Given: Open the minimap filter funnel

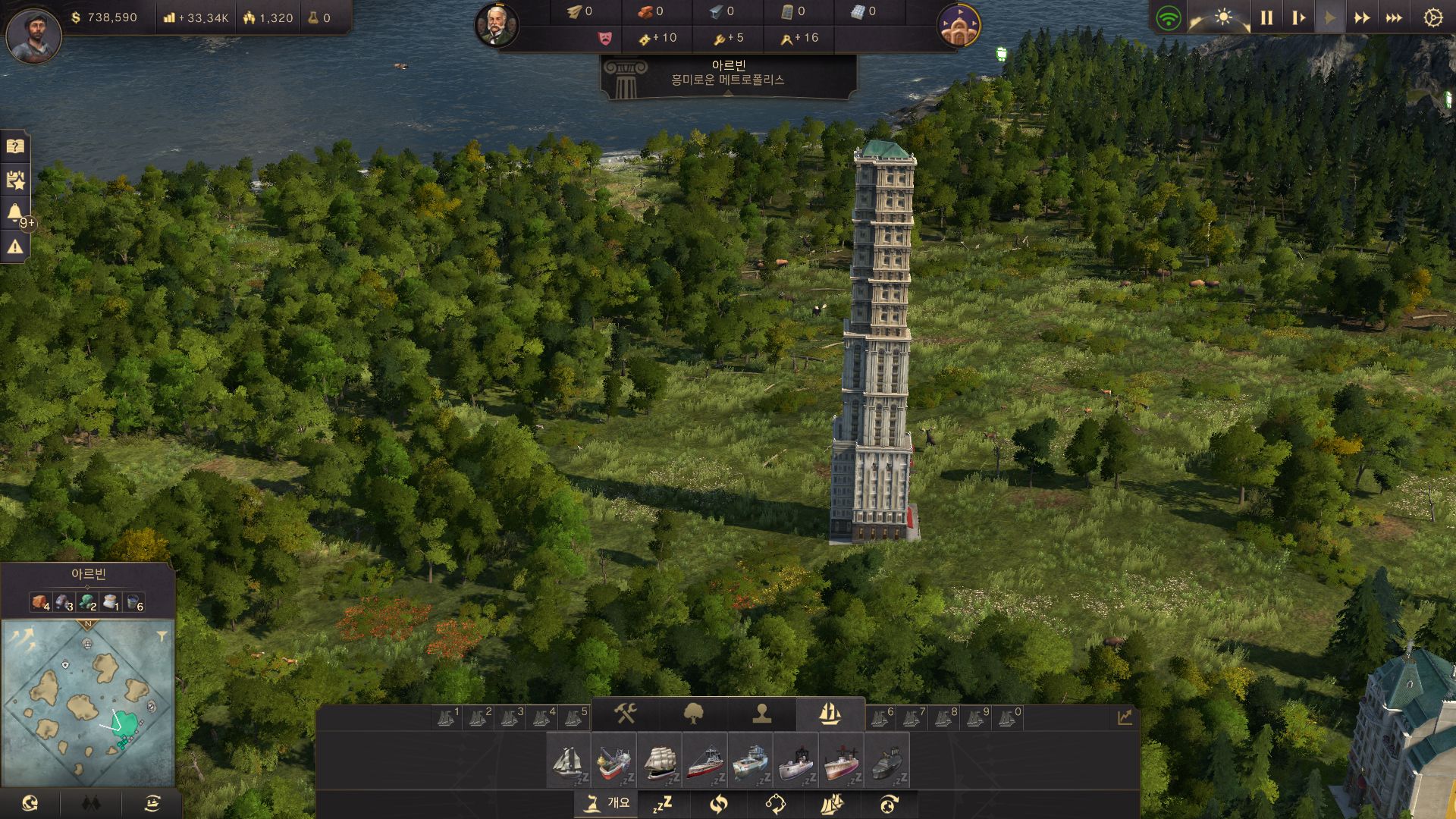Looking at the screenshot, I should tap(162, 637).
